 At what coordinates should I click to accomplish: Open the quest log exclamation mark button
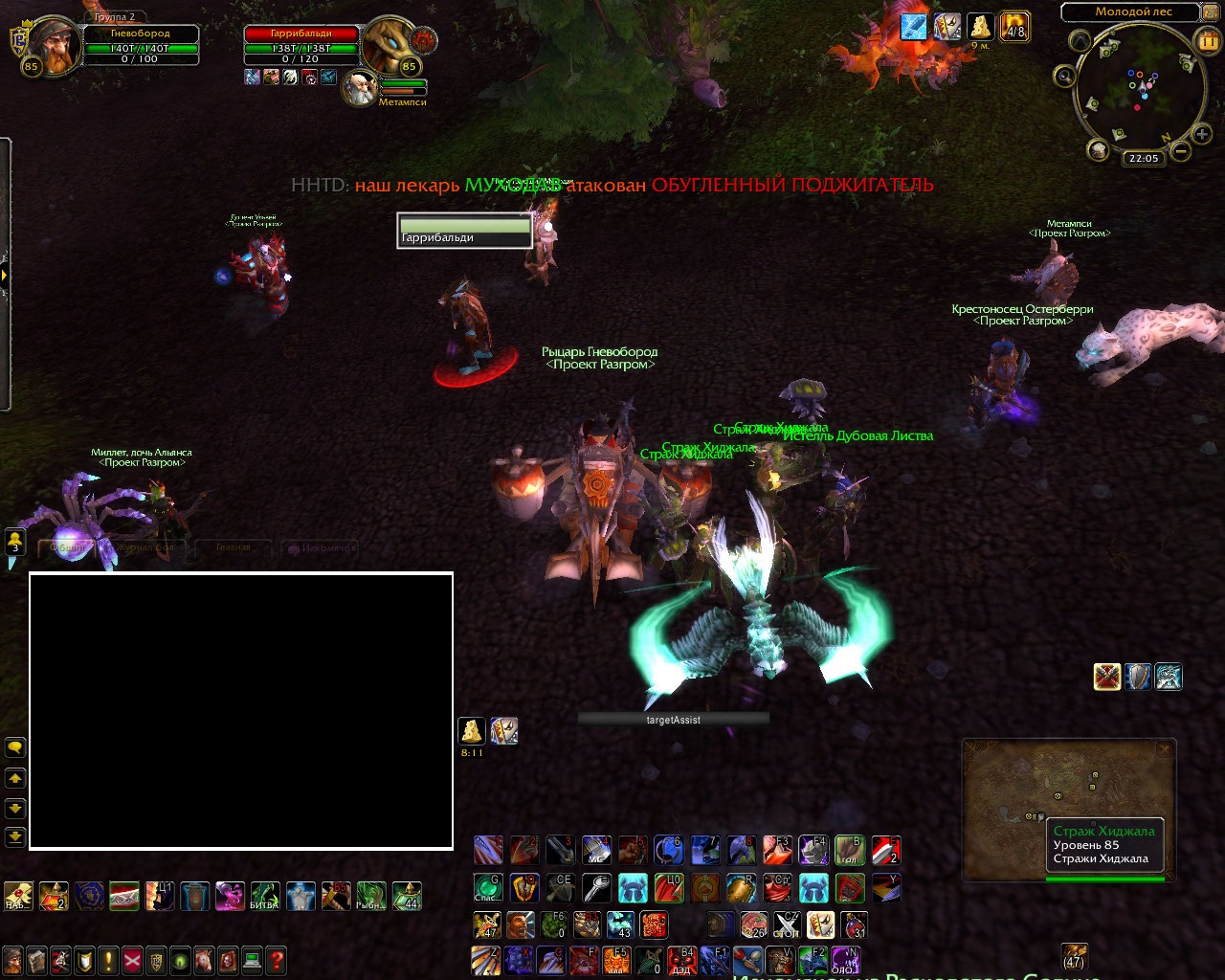point(109,960)
